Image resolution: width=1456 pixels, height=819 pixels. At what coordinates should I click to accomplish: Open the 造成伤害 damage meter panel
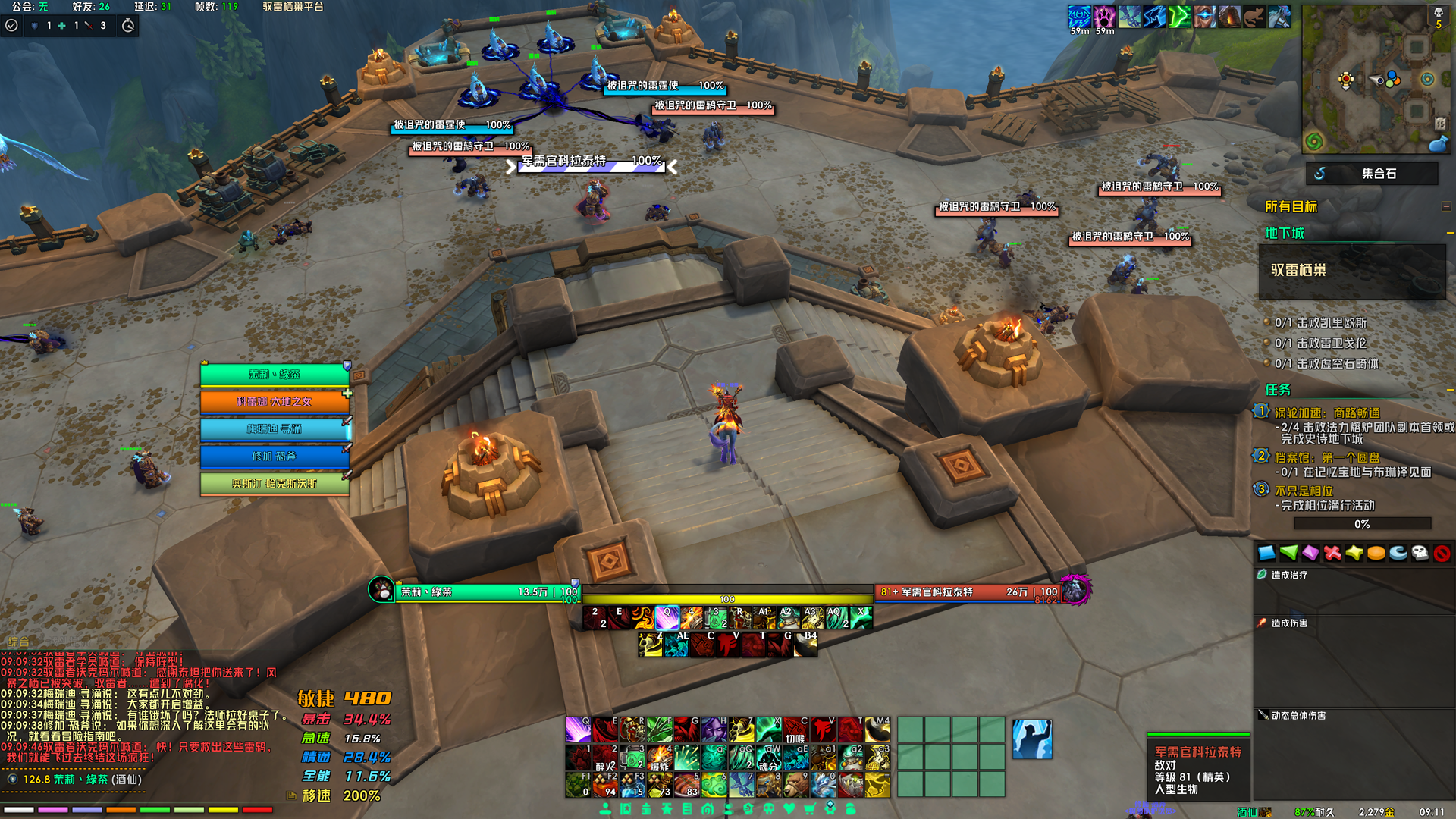pos(1289,623)
